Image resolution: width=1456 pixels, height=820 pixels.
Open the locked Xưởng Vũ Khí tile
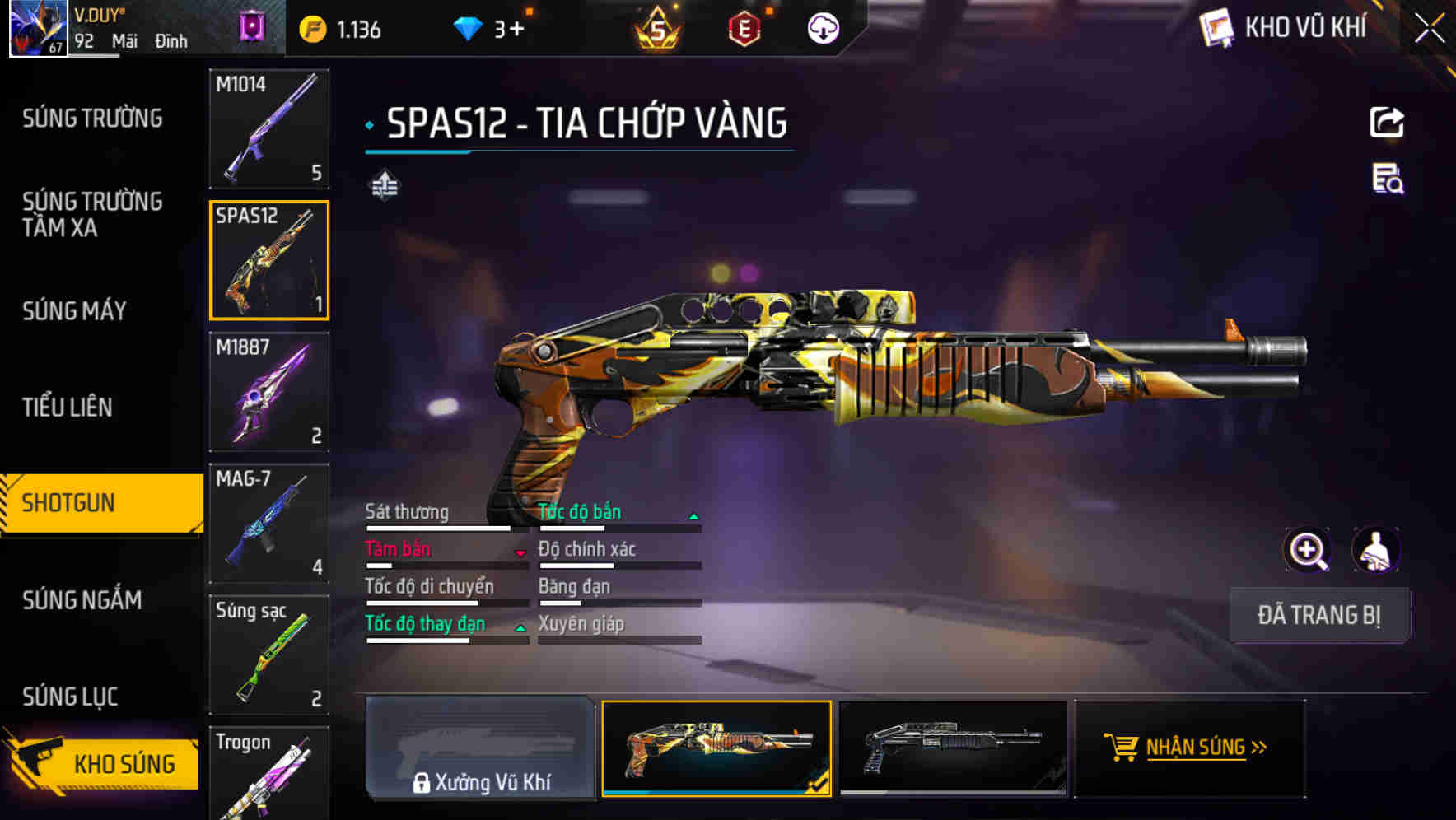(480, 748)
